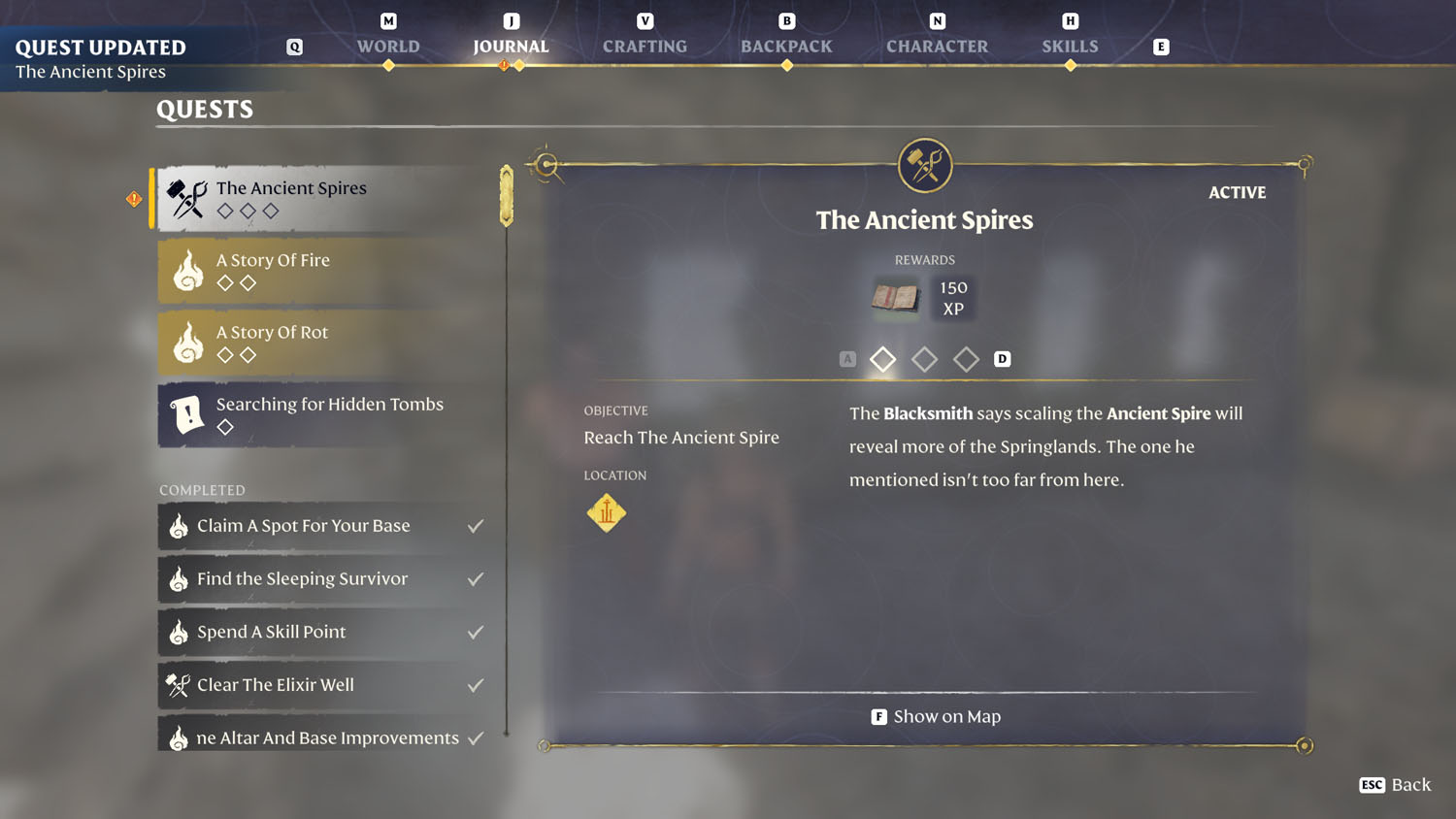The width and height of the screenshot is (1456, 819).
Task: Switch to the World tab
Action: click(x=388, y=46)
